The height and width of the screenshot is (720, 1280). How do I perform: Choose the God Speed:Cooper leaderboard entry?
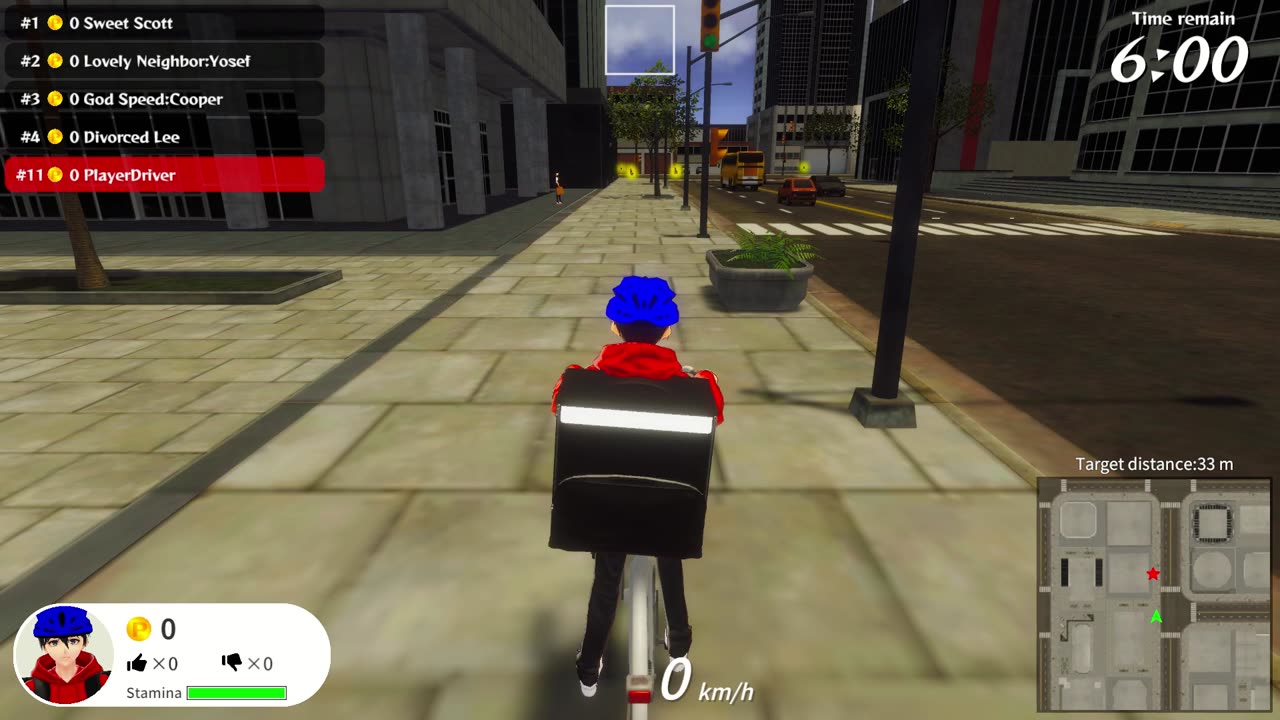point(164,99)
